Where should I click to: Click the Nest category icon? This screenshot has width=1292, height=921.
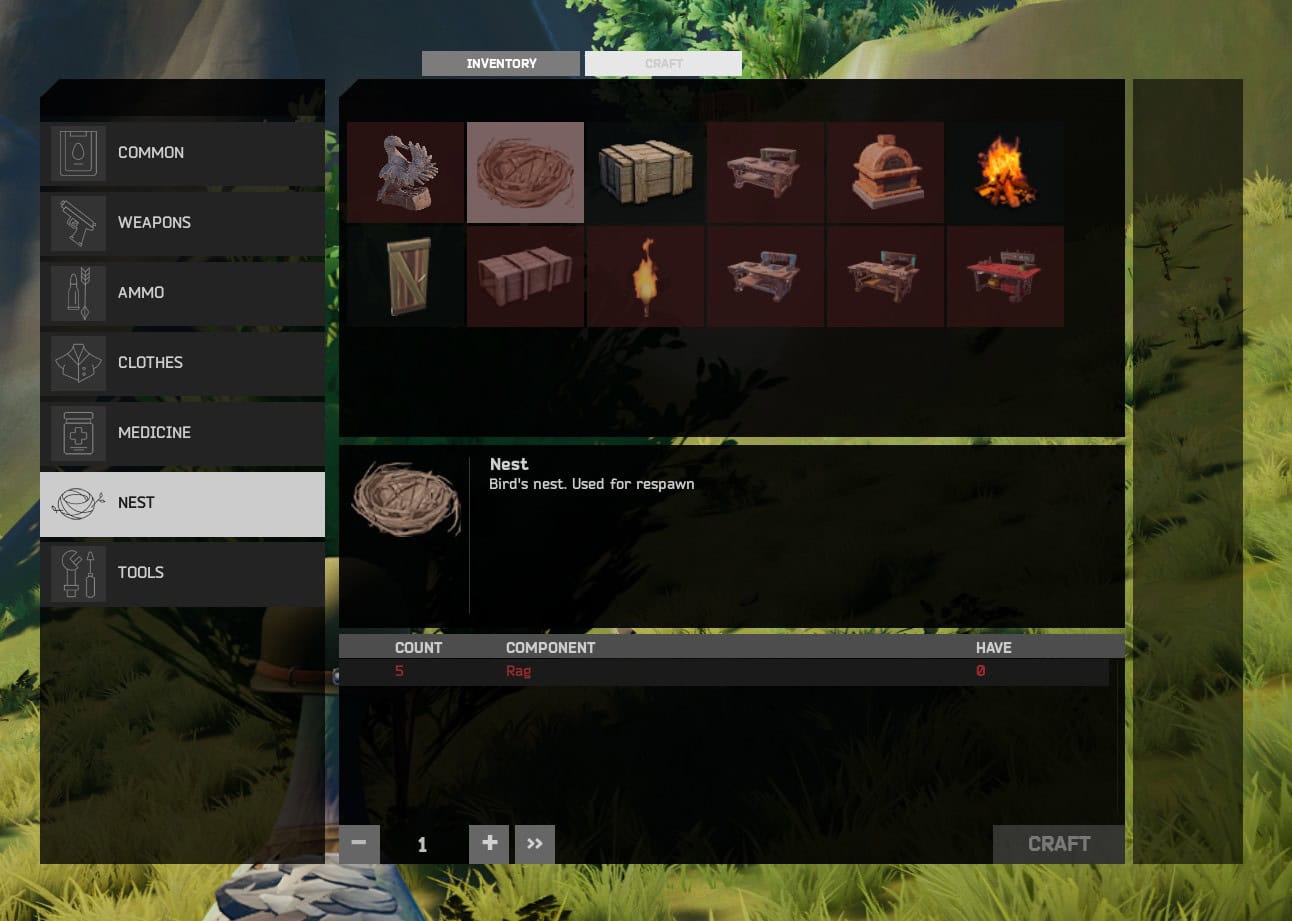pos(78,502)
